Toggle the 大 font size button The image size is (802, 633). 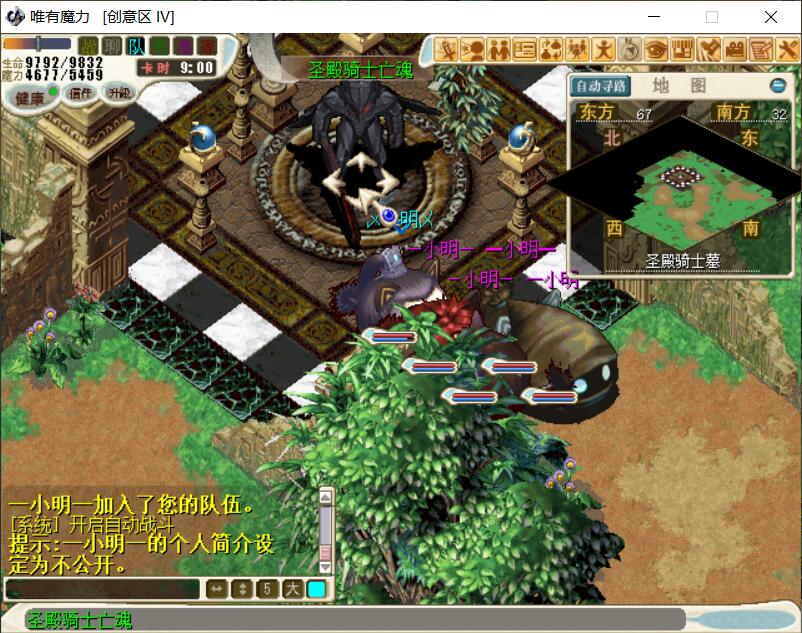292,589
